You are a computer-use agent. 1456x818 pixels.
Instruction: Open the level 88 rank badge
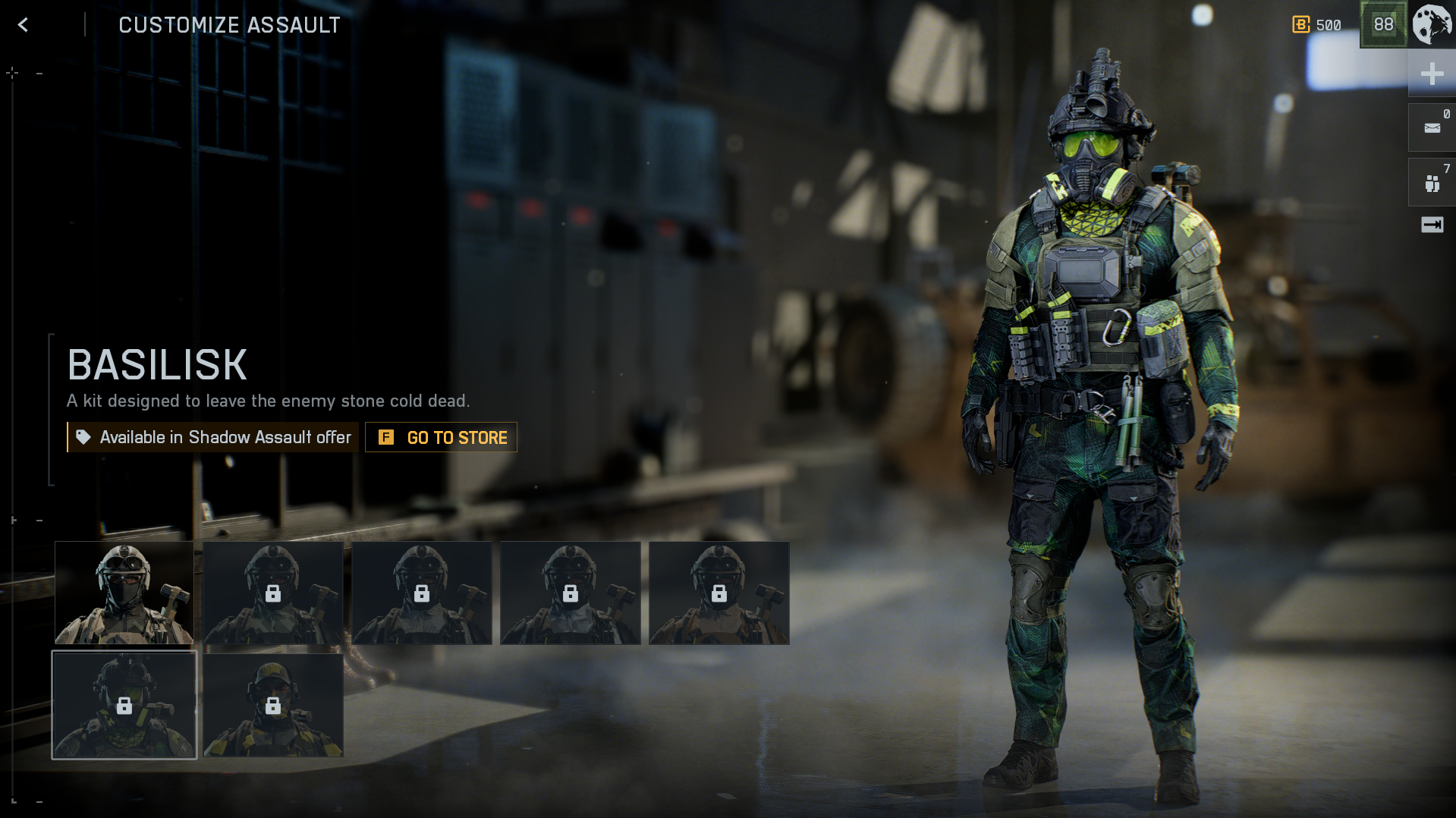point(1383,24)
